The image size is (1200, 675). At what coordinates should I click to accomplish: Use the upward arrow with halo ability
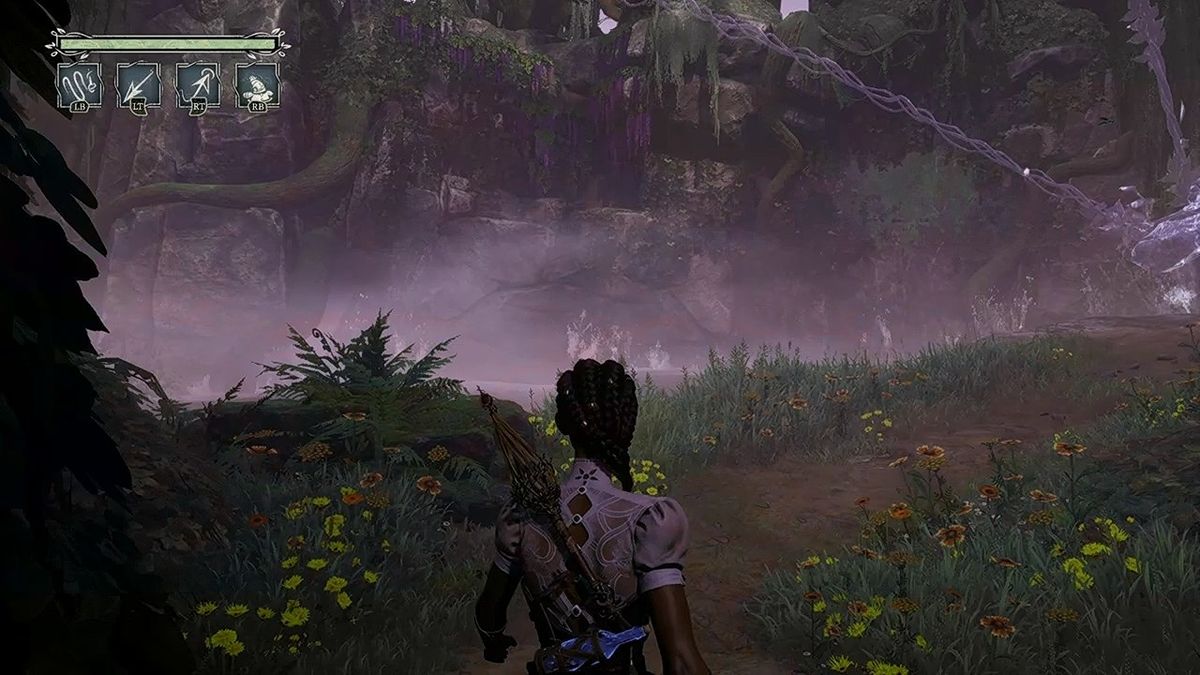[197, 84]
